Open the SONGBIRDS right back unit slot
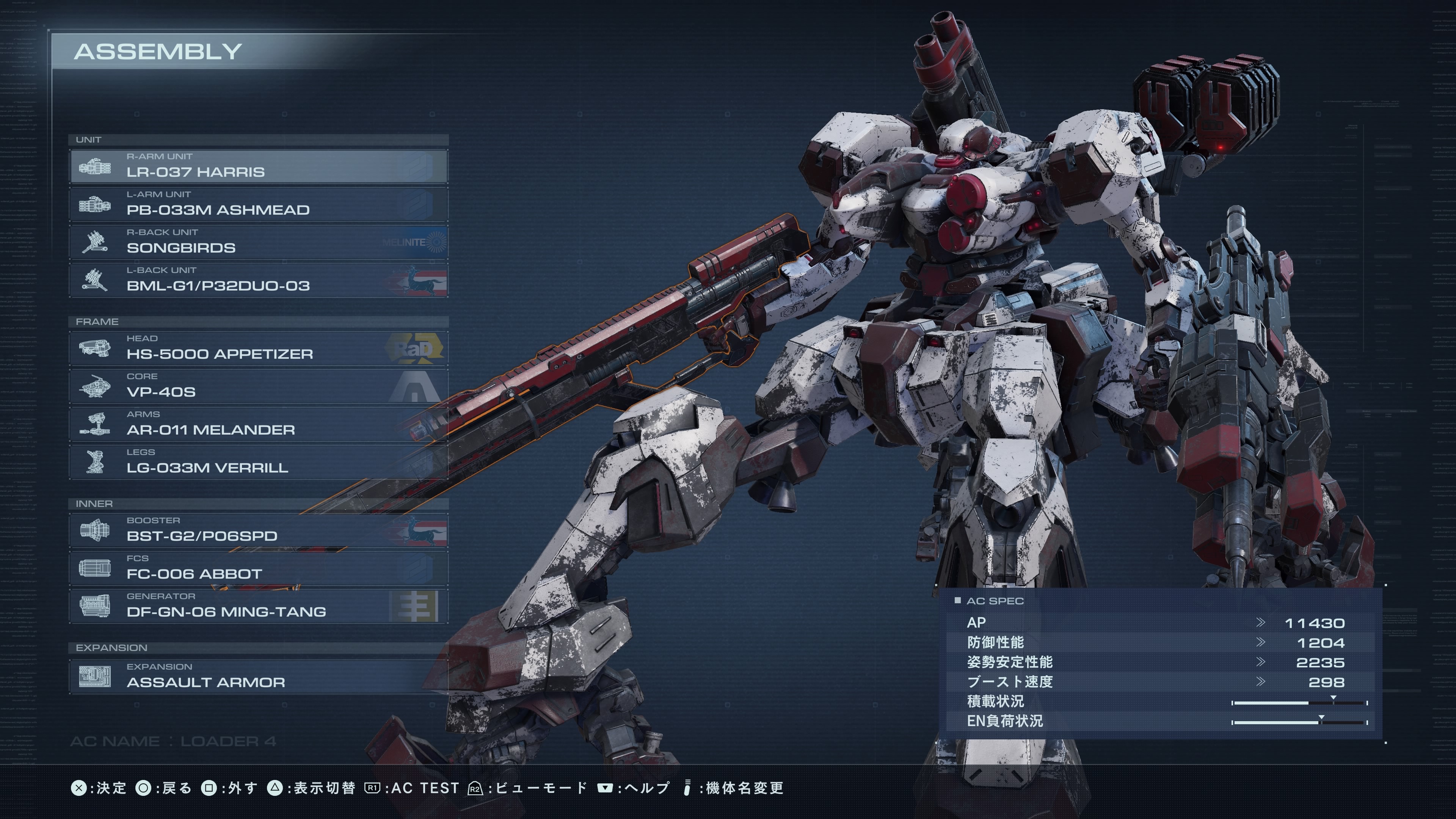 pyautogui.click(x=258, y=242)
